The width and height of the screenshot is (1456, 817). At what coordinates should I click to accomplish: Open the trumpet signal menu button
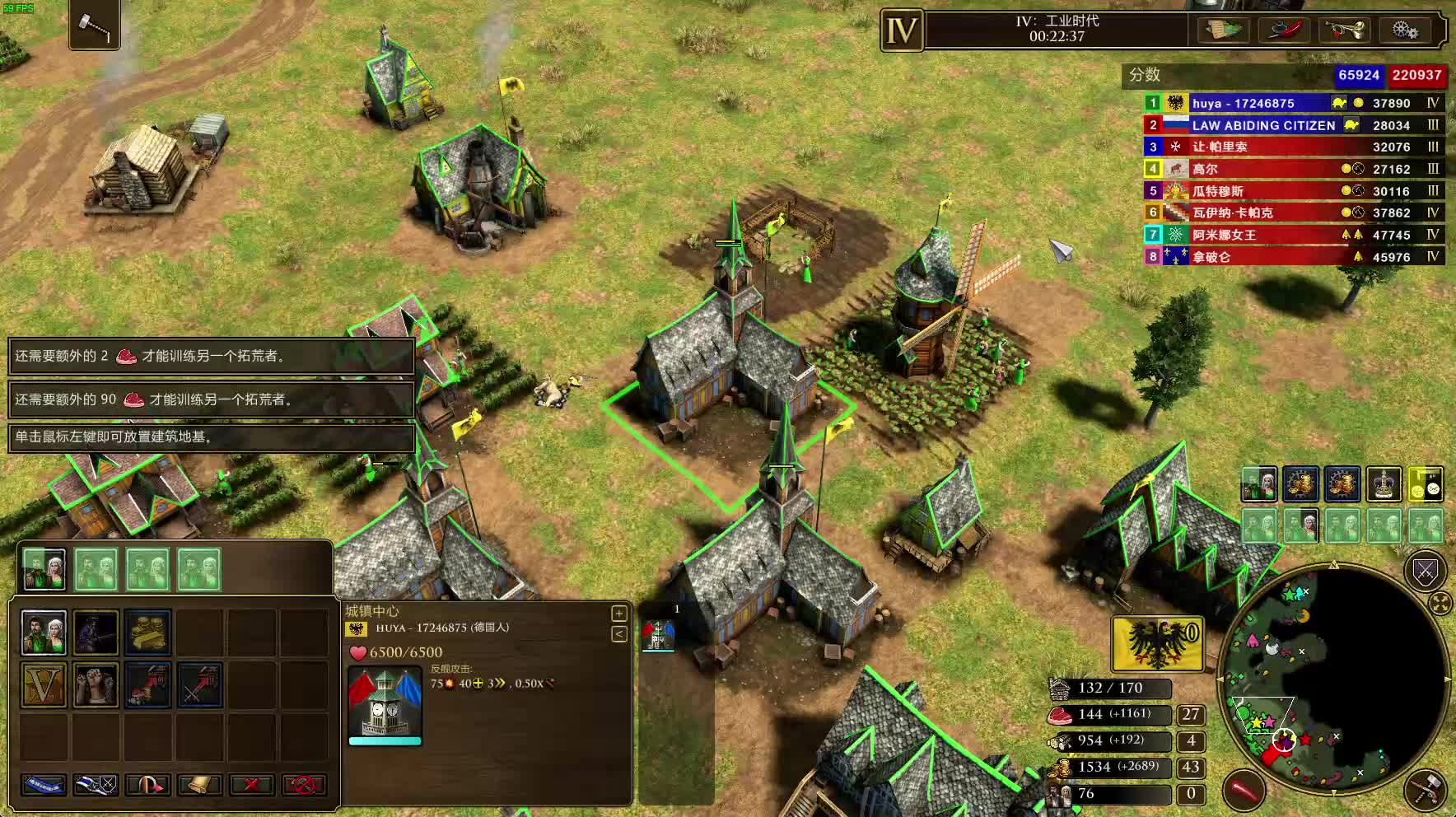(x=1344, y=30)
